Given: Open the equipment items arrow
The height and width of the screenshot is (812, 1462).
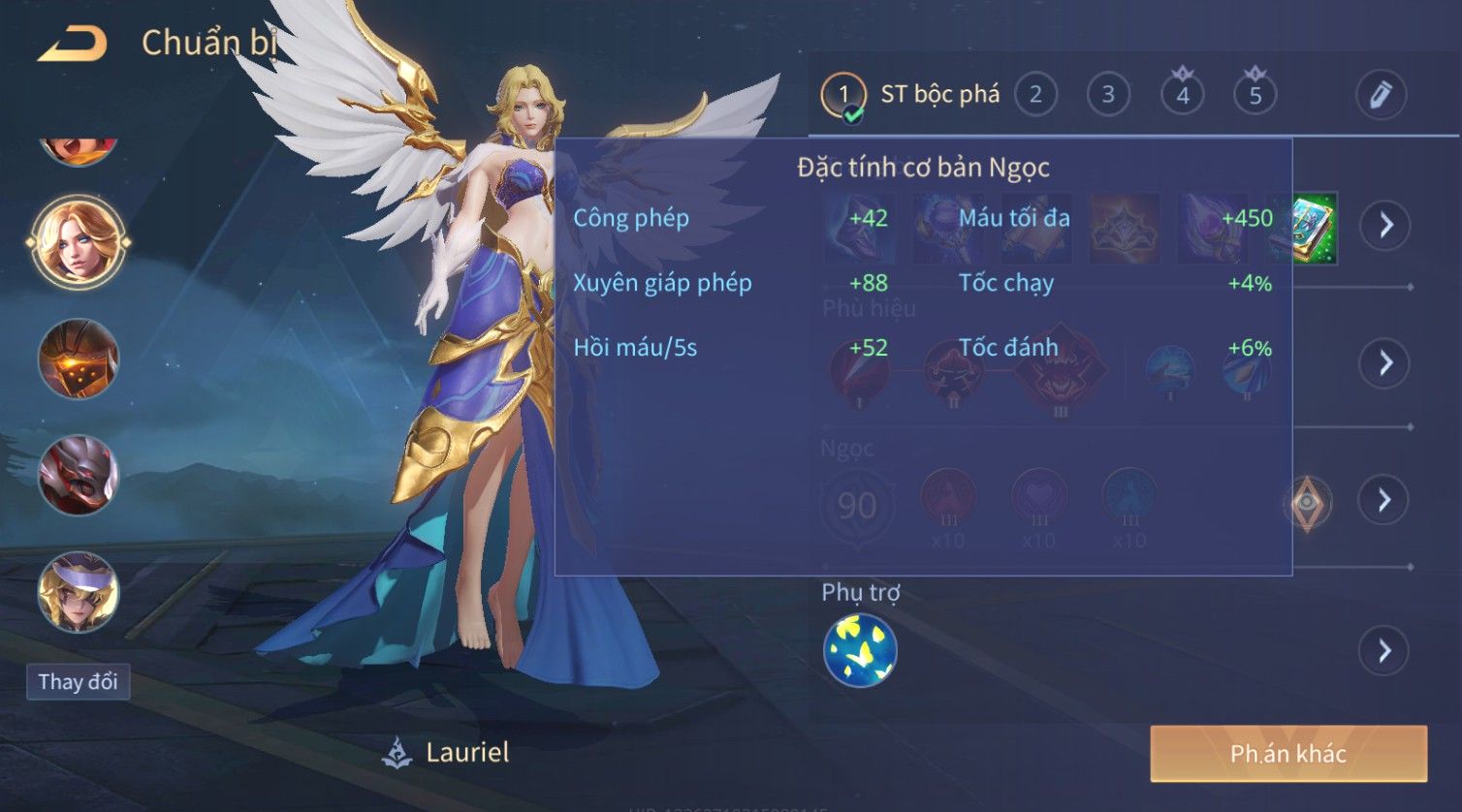Looking at the screenshot, I should 1385,226.
